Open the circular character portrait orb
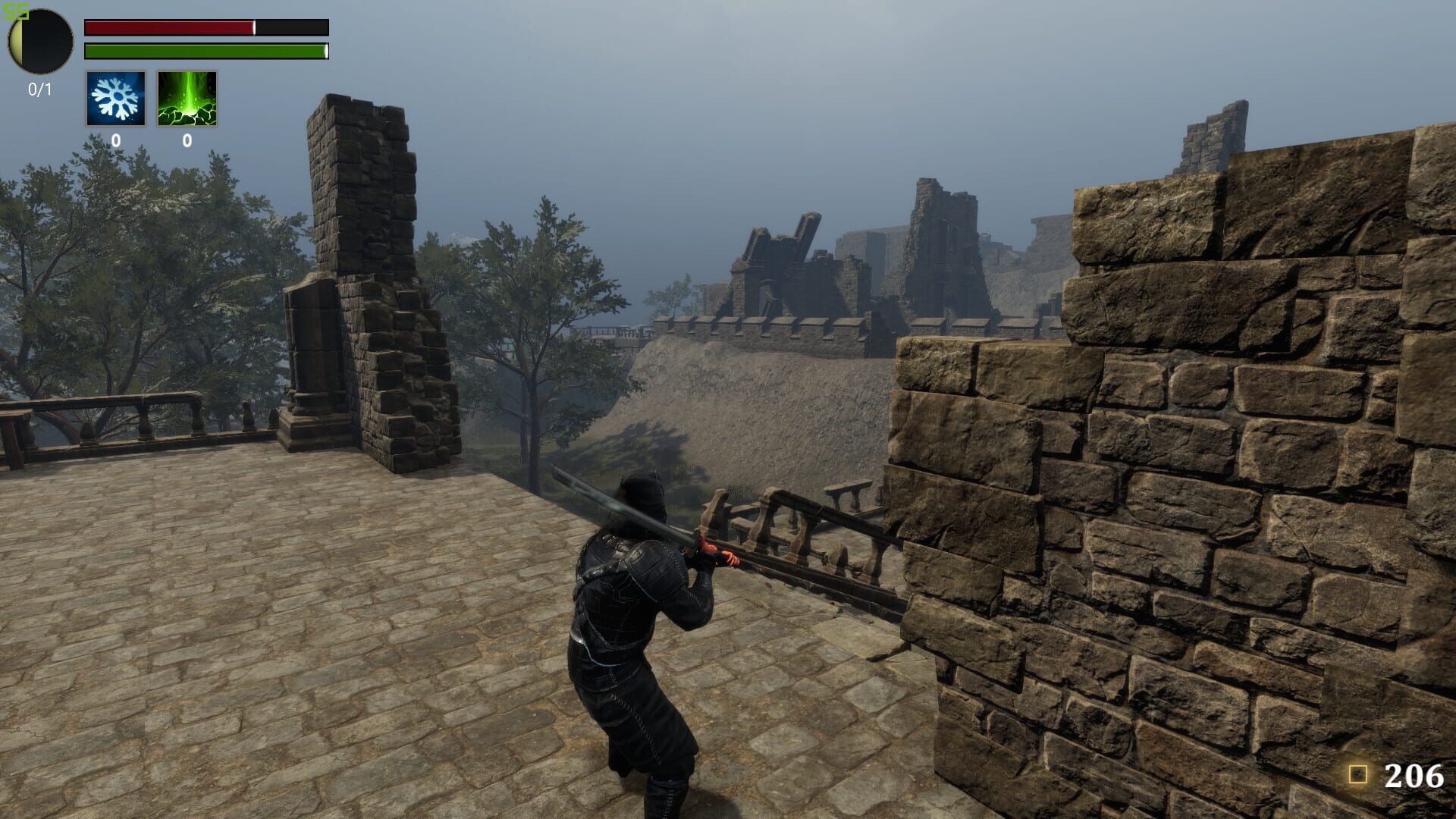The height and width of the screenshot is (819, 1456). point(39,42)
